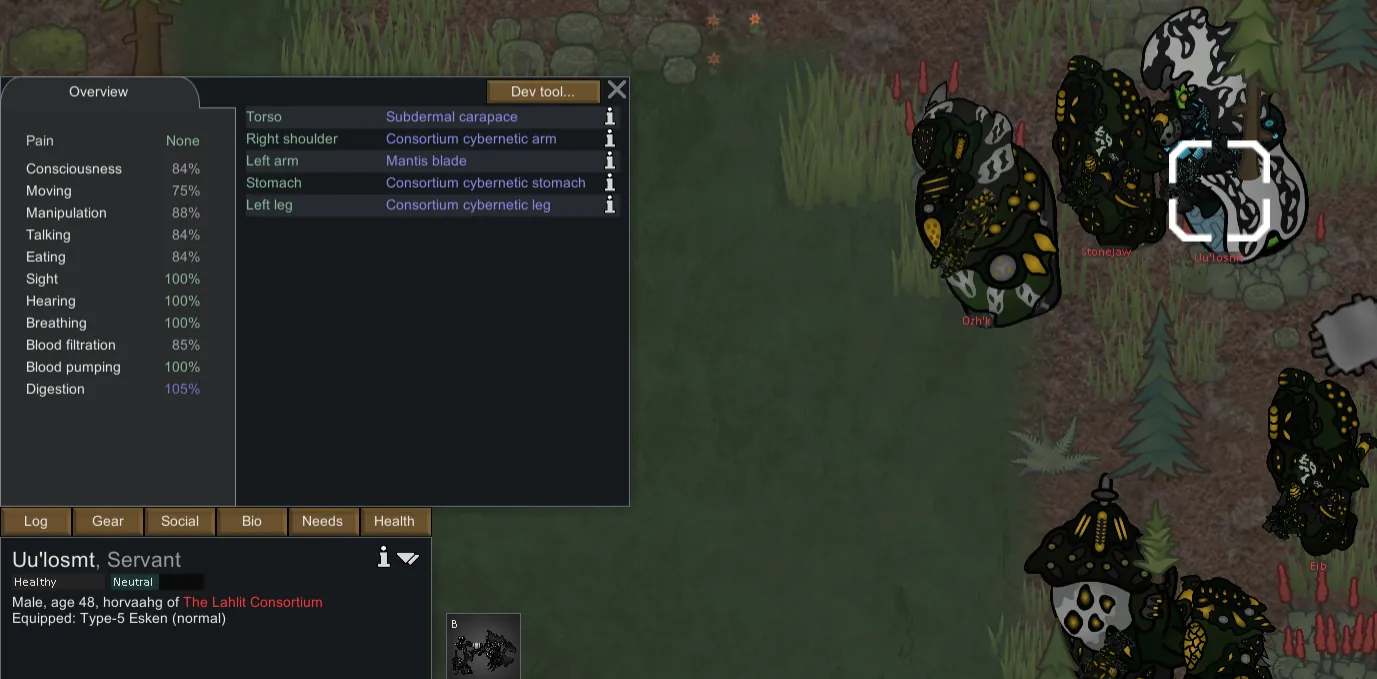Select the weapon gizmo labeled B
The image size is (1377, 679).
coord(483,646)
